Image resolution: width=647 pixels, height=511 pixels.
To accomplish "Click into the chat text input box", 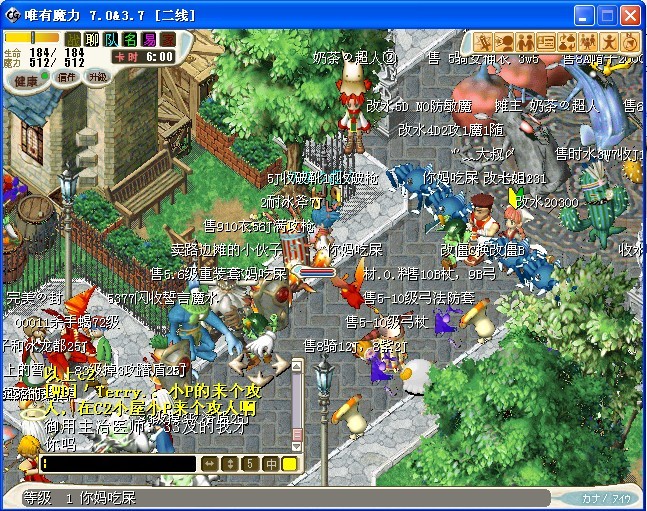I will (x=120, y=464).
